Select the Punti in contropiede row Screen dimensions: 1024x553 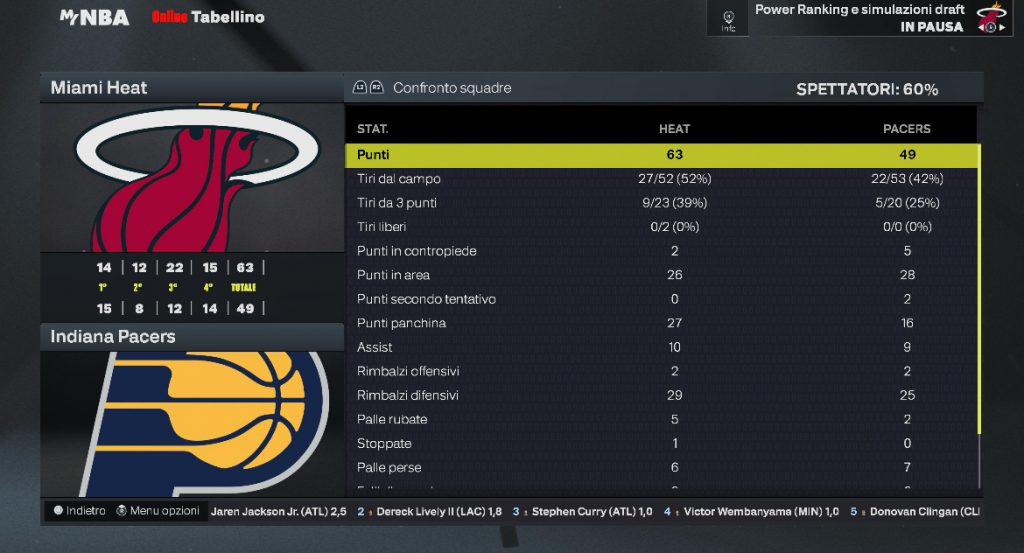[x=660, y=251]
